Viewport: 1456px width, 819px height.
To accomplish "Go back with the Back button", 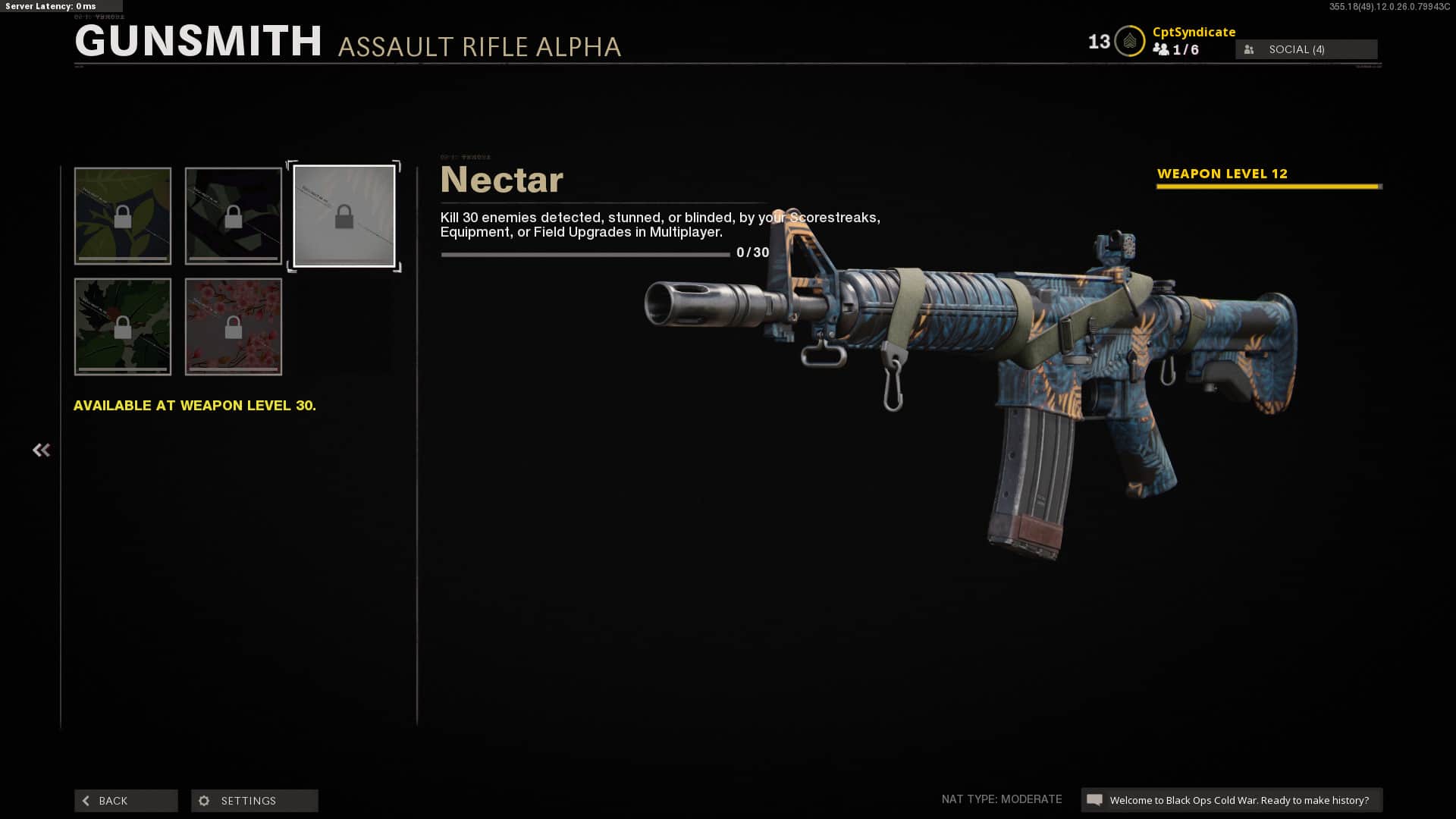I will click(x=126, y=801).
